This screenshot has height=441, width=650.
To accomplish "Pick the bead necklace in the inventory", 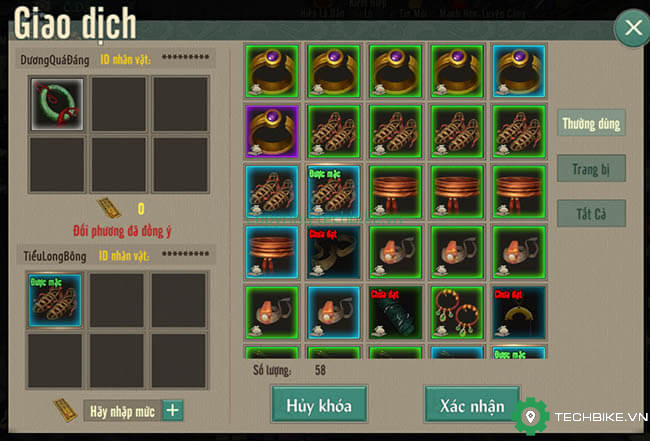I will pyautogui.click(x=456, y=312).
